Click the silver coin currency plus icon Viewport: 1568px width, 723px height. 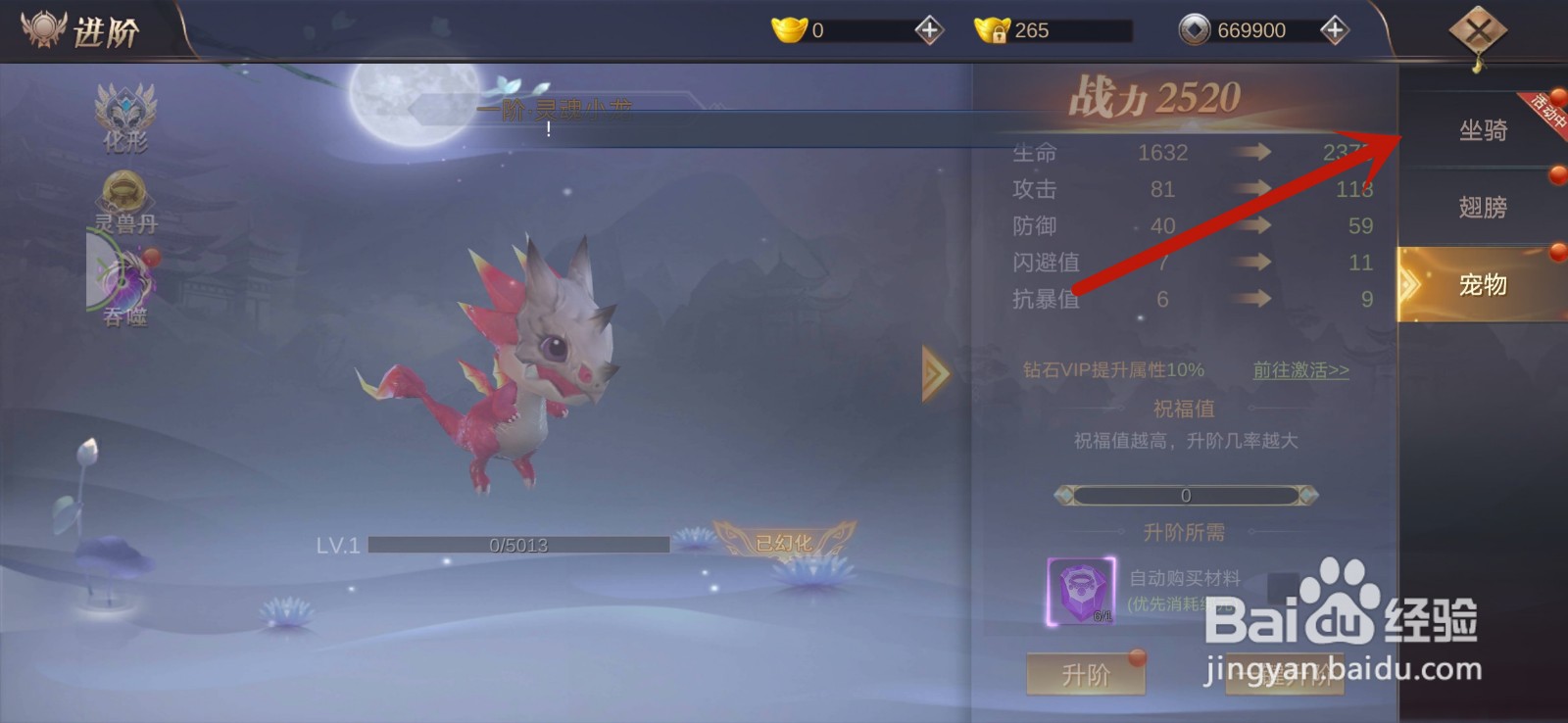point(1333,28)
